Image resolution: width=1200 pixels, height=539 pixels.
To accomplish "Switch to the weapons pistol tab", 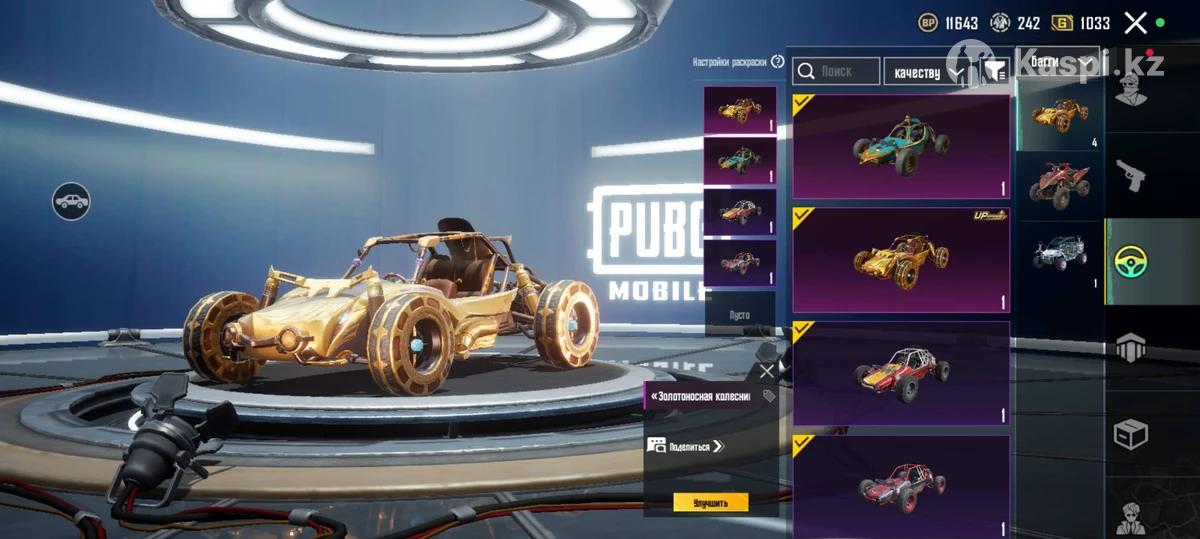I will (x=1131, y=177).
